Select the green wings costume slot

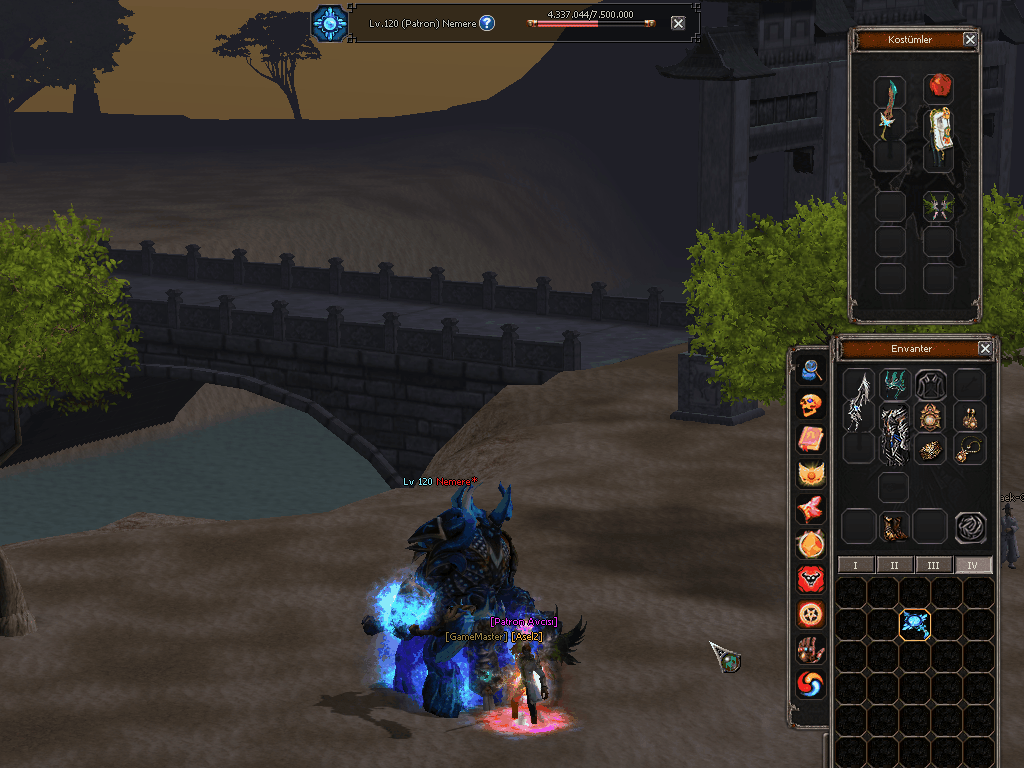938,207
